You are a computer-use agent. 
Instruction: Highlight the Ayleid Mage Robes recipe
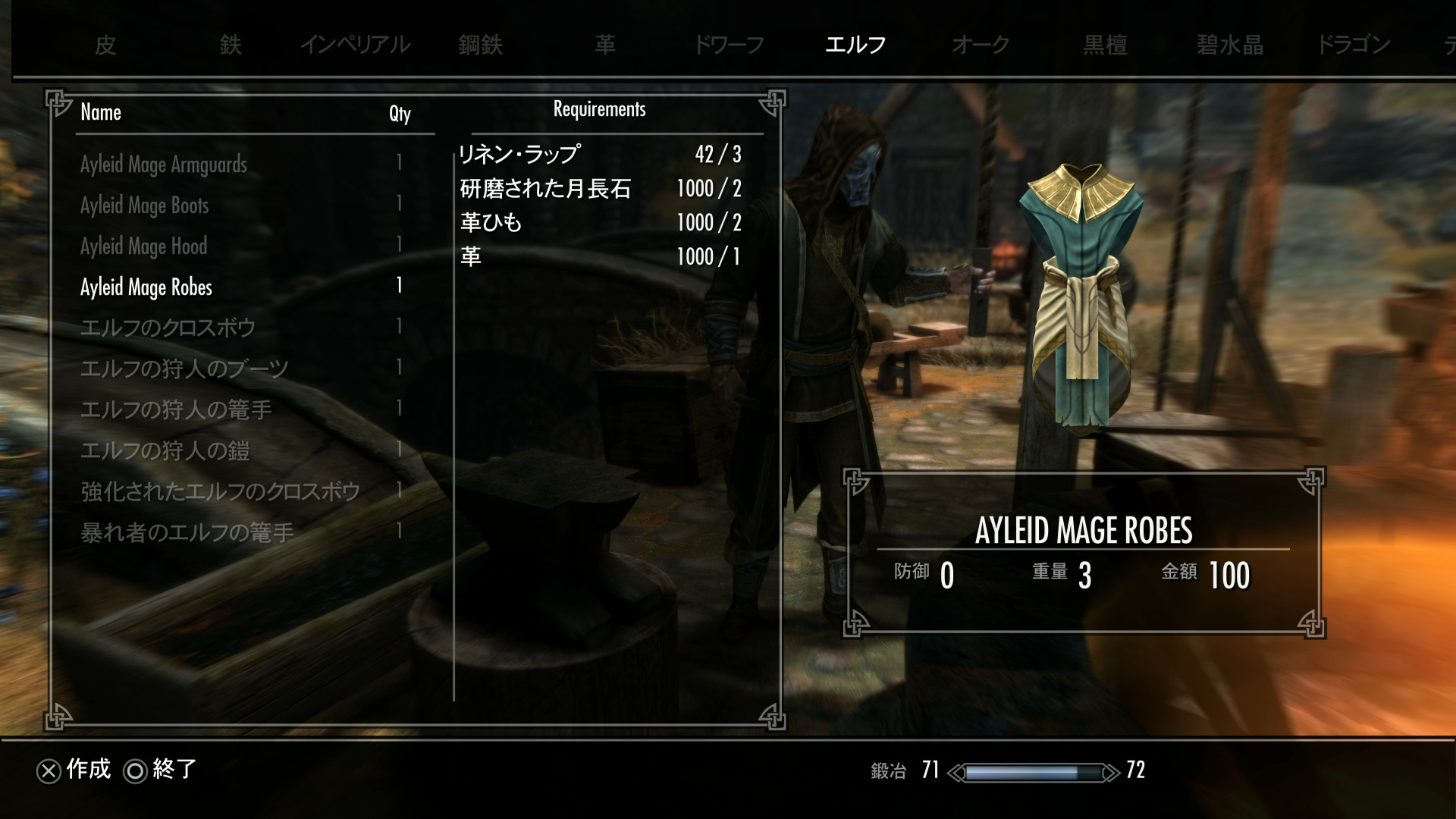pos(146,287)
